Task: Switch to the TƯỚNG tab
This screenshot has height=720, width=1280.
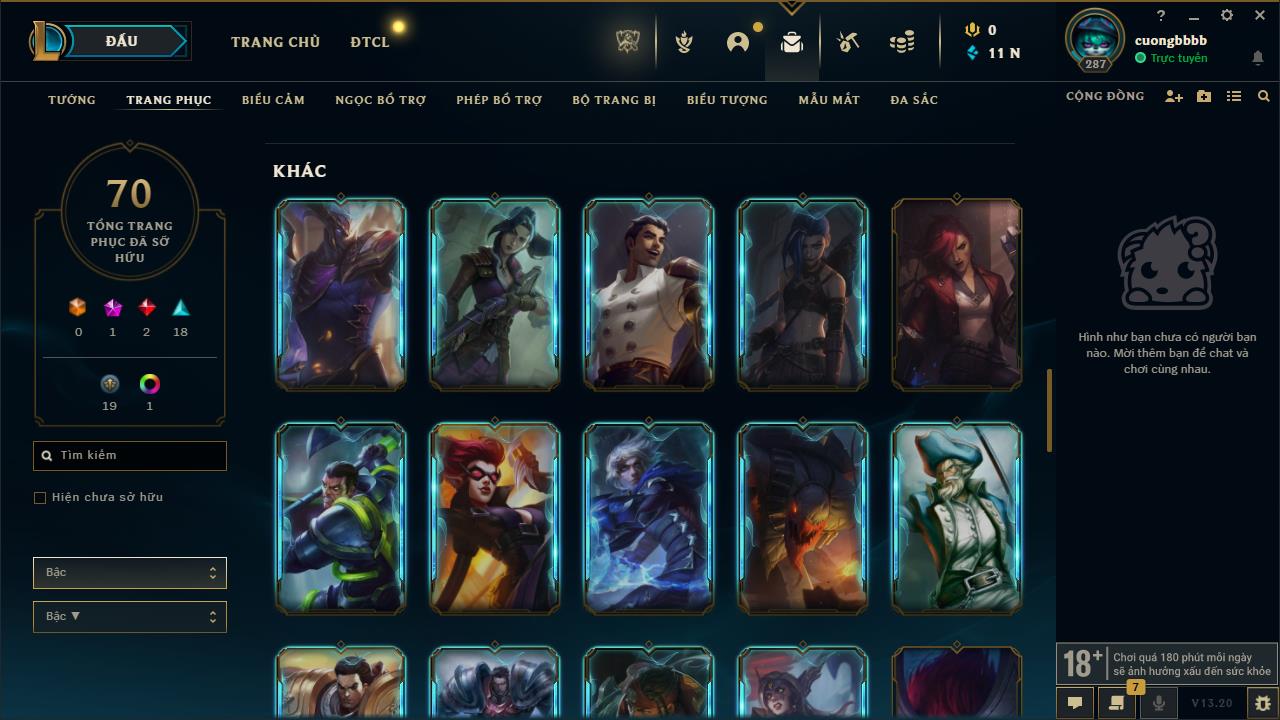Action: click(72, 100)
